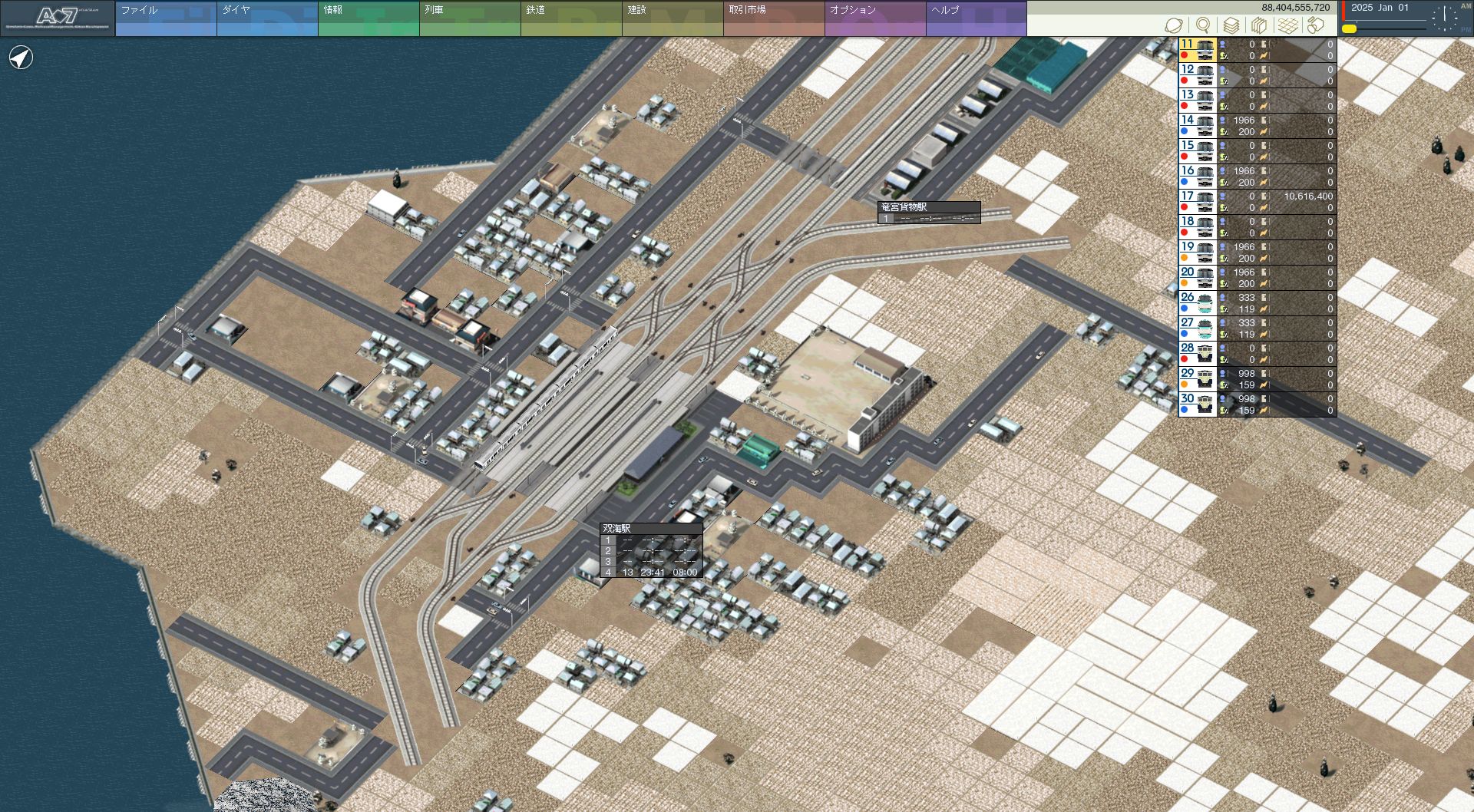Open the ファイル menu
The image size is (1474, 812).
click(165, 18)
